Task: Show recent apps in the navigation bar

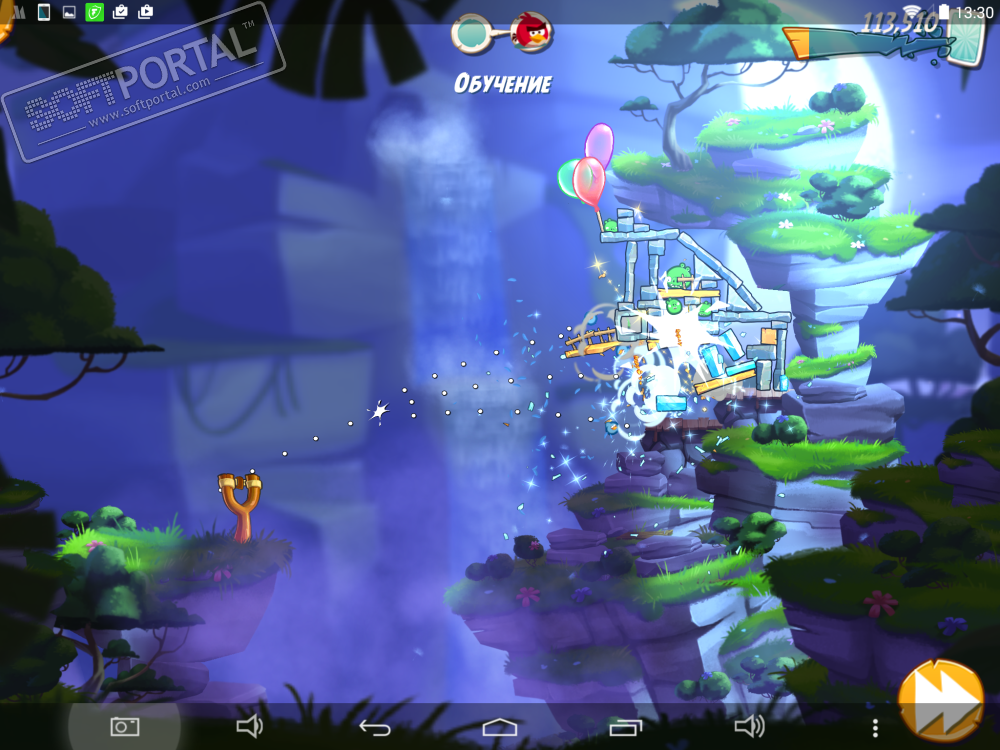Action: 624,727
